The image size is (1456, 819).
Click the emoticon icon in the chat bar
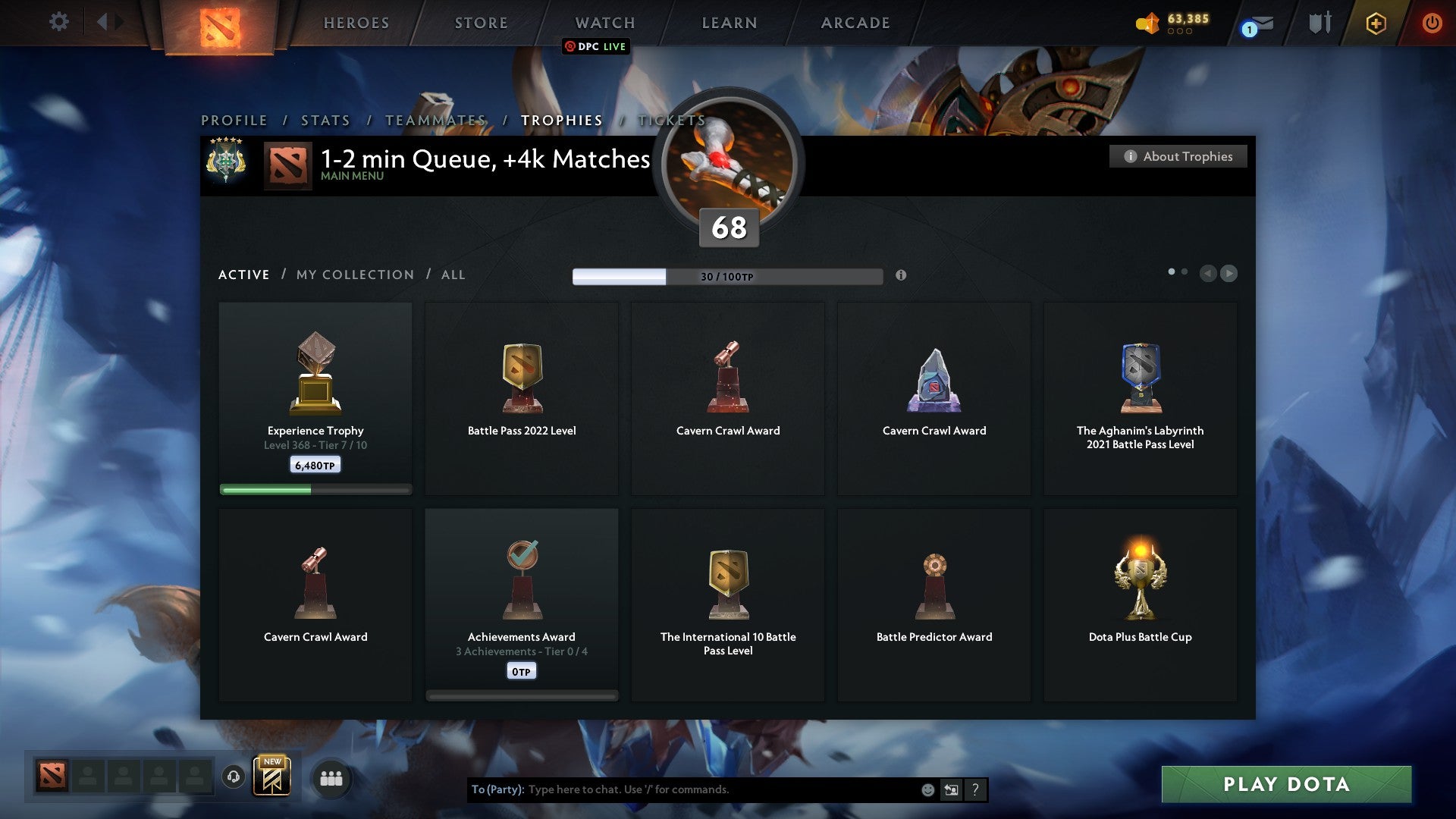(x=927, y=789)
